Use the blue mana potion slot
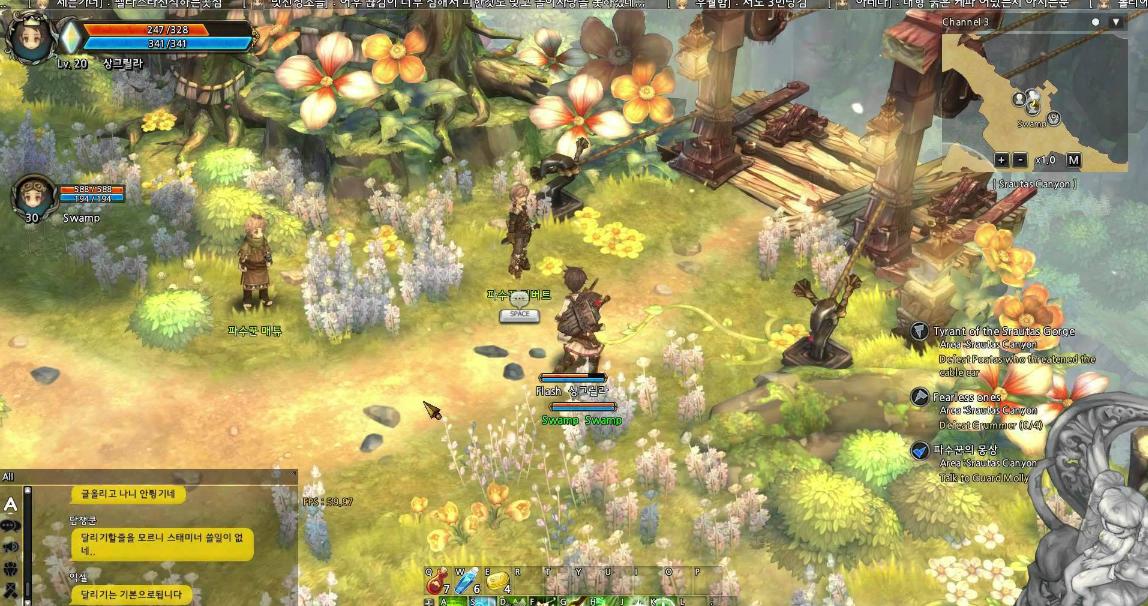 pos(467,582)
